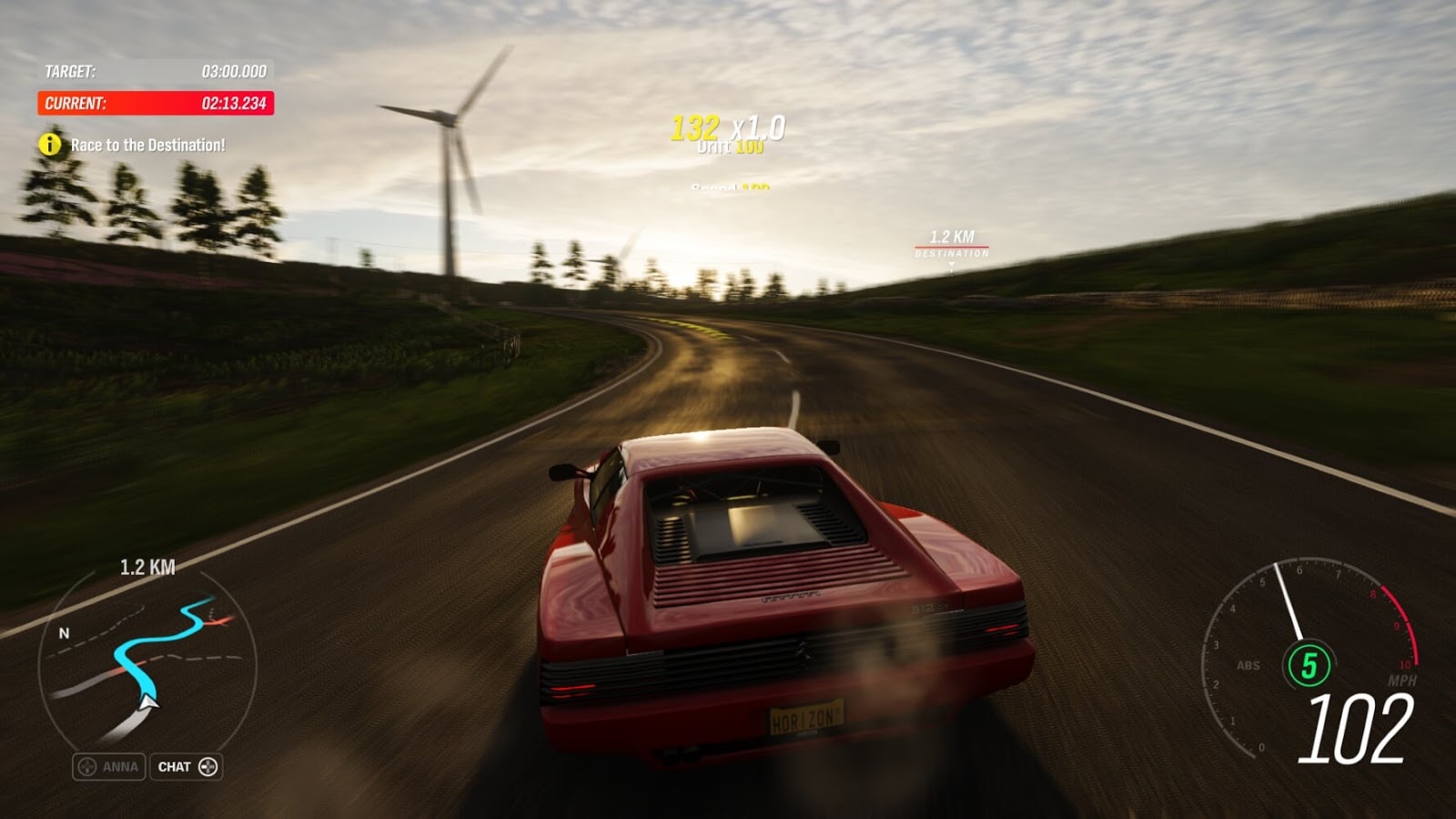1456x819 pixels.
Task: Open the CHAT button
Action: click(188, 766)
